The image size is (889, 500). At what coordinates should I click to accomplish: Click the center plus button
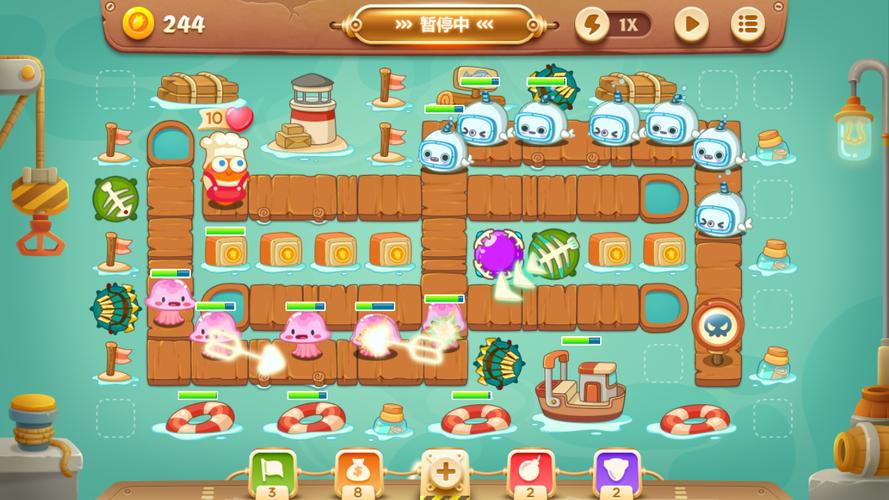pyautogui.click(x=444, y=471)
